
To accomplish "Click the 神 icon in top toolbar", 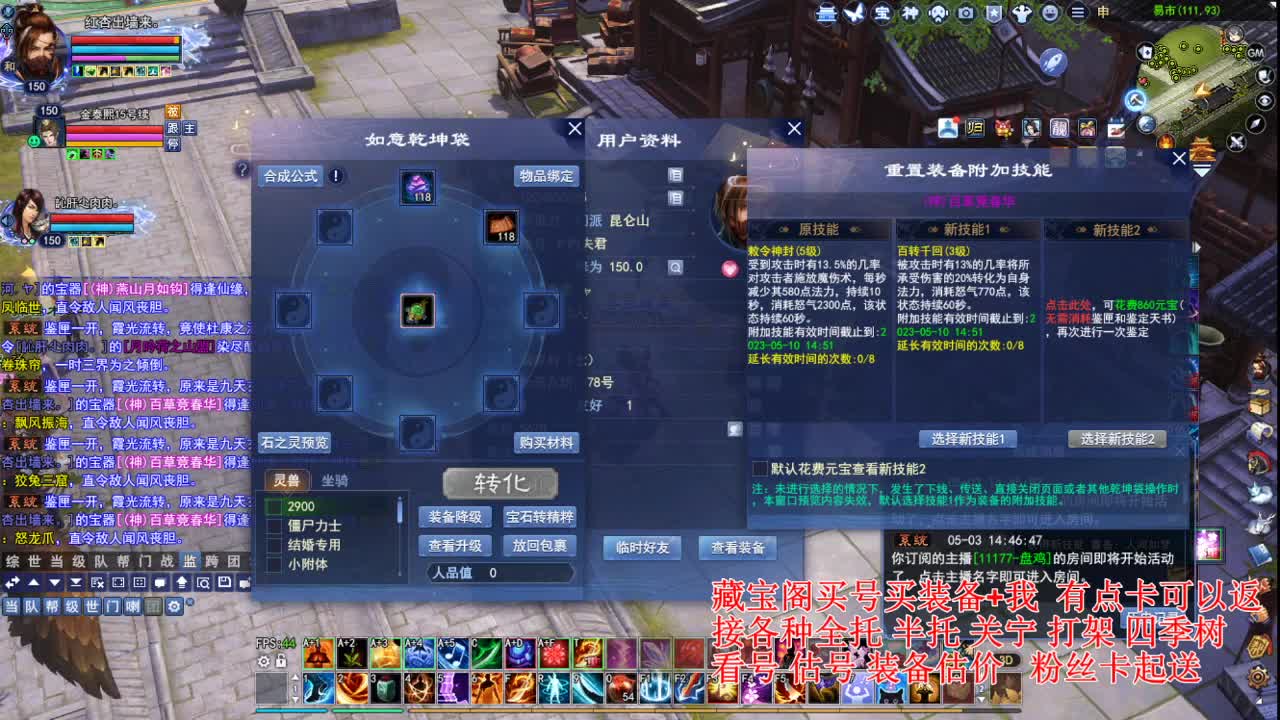I will click(x=913, y=14).
